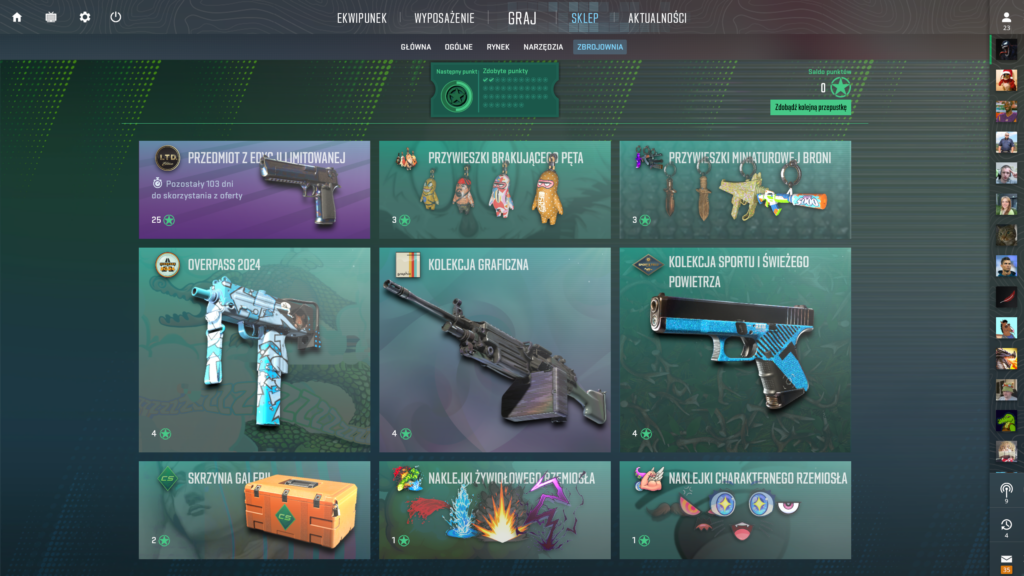Open the settings gear menu

84,17
